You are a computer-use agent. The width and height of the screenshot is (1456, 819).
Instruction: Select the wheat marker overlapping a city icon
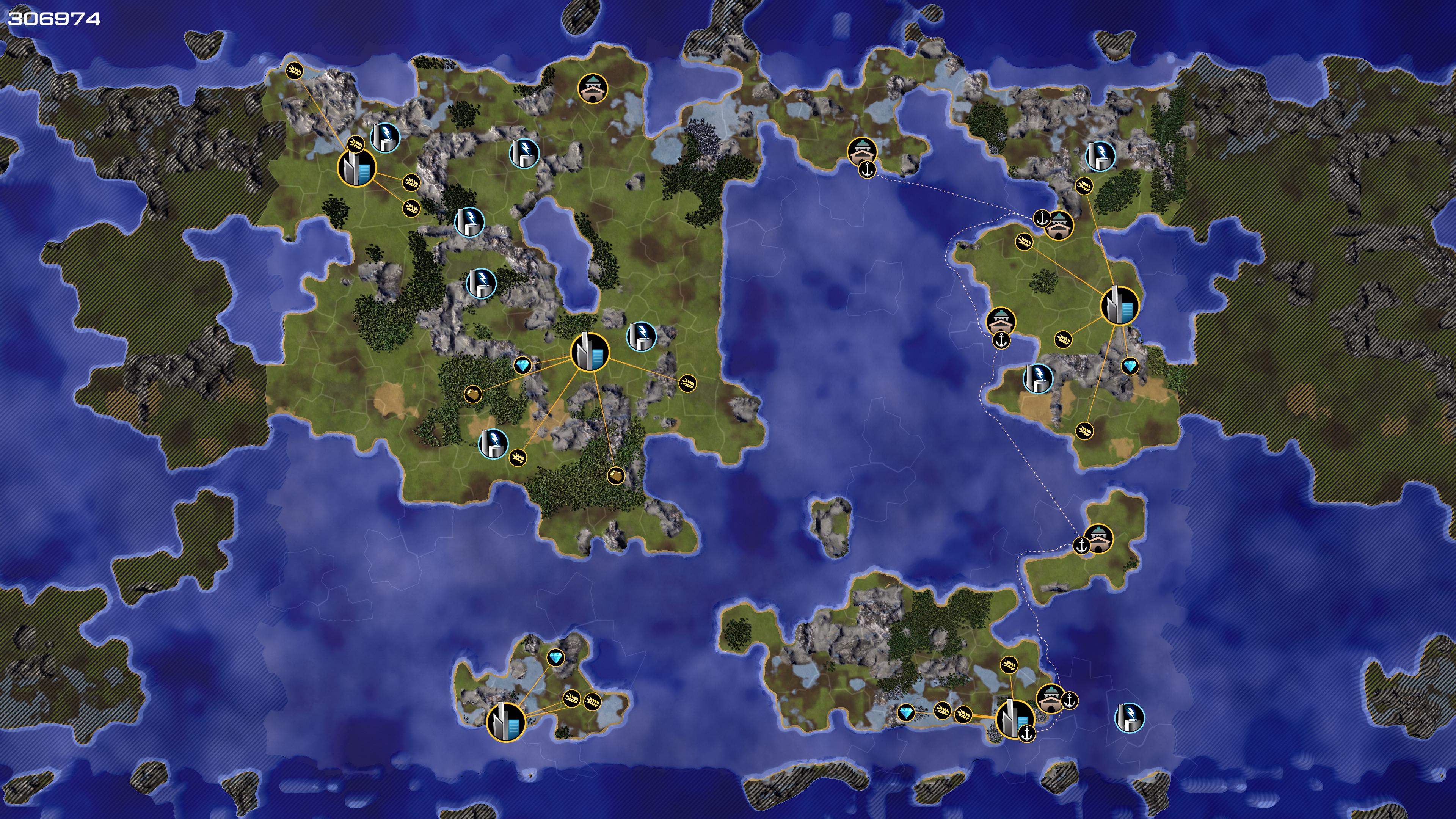tap(356, 144)
